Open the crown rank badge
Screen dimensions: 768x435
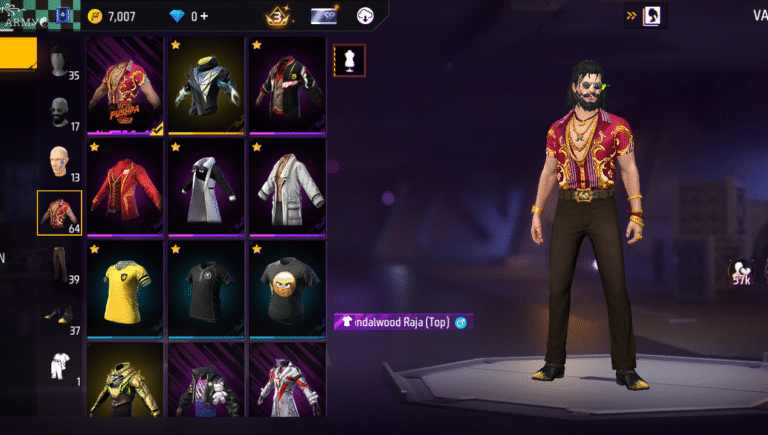point(278,16)
